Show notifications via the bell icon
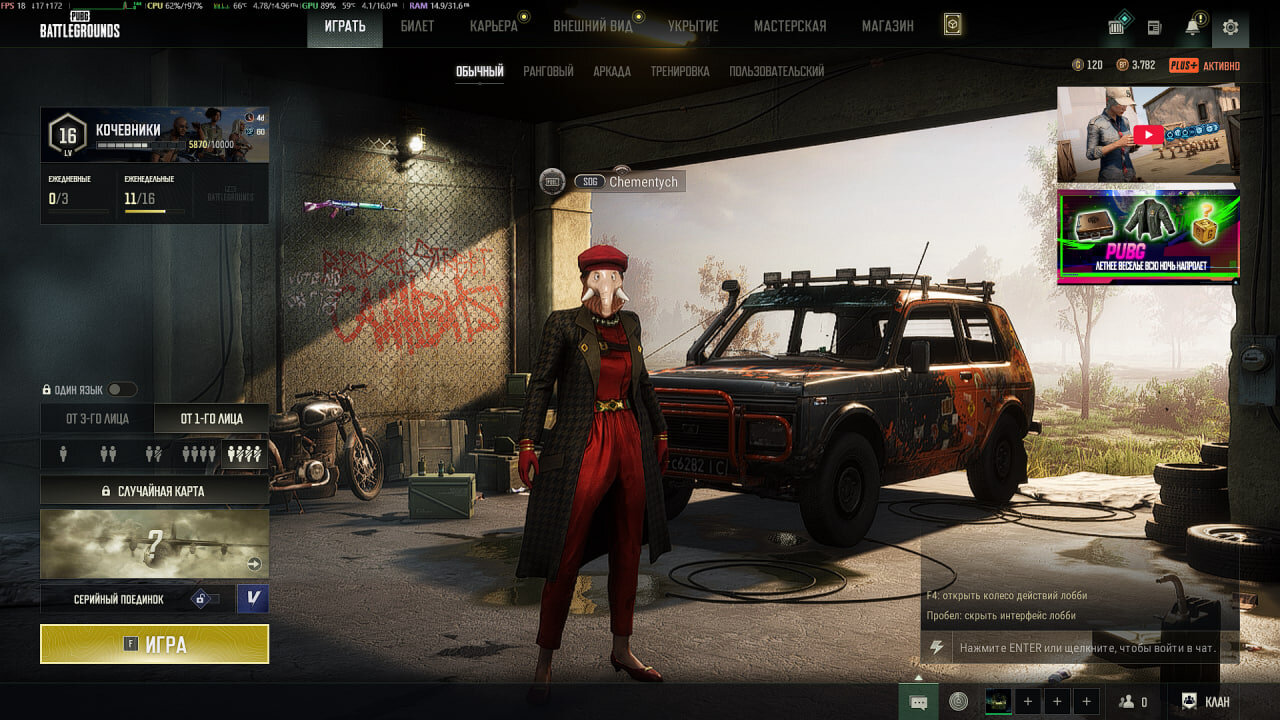Image resolution: width=1280 pixels, height=720 pixels. (1192, 27)
